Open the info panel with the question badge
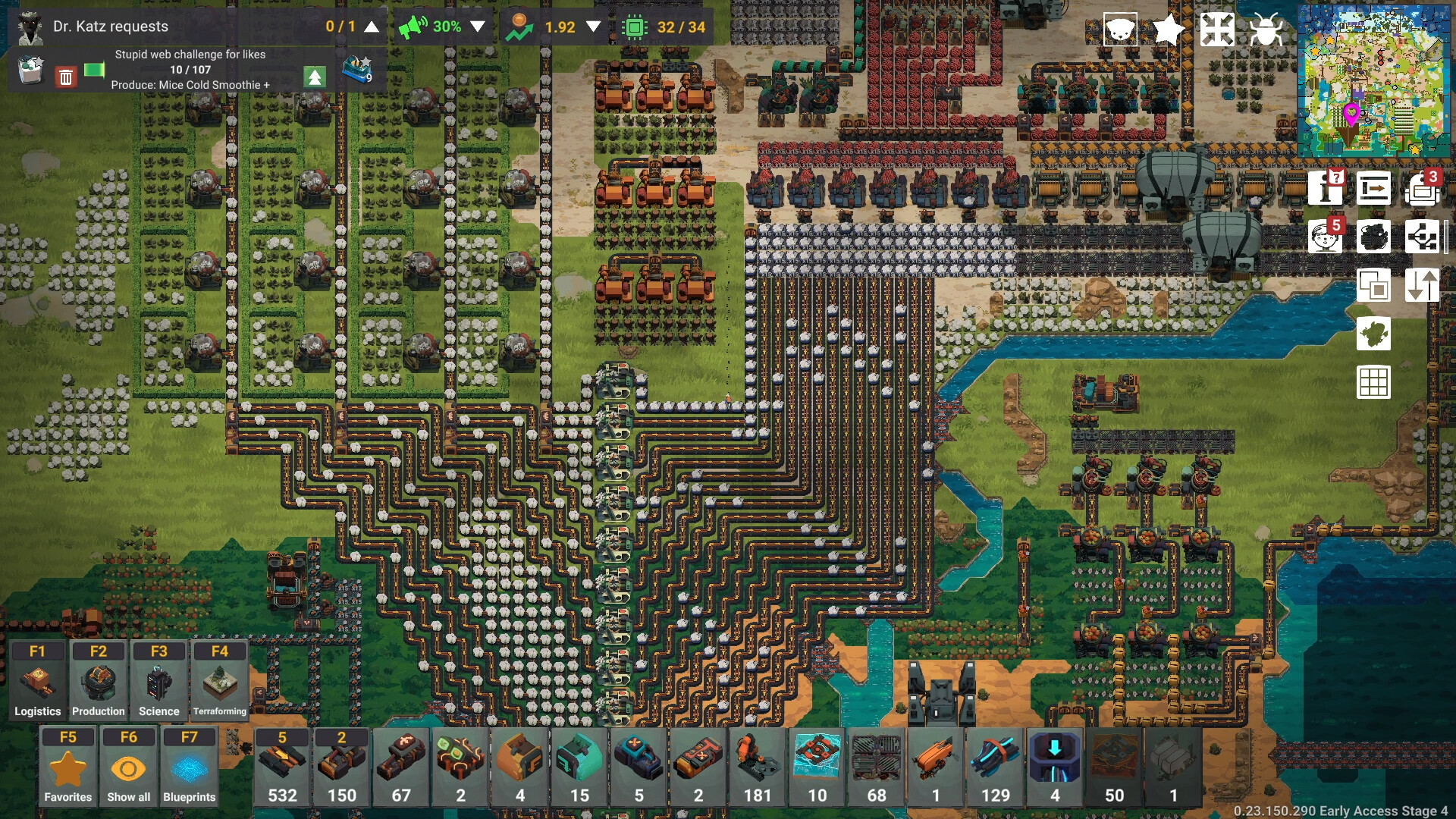Viewport: 1456px width, 819px height. point(1326,189)
